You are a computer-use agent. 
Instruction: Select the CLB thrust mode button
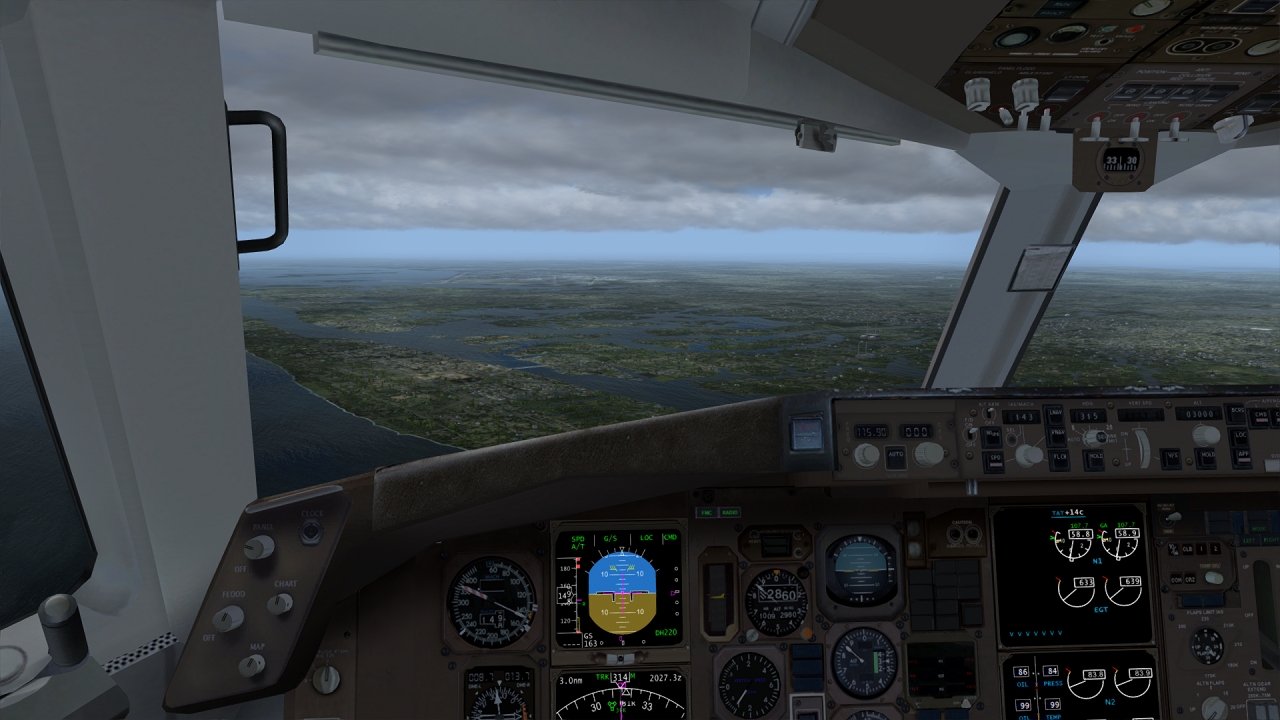click(1187, 549)
